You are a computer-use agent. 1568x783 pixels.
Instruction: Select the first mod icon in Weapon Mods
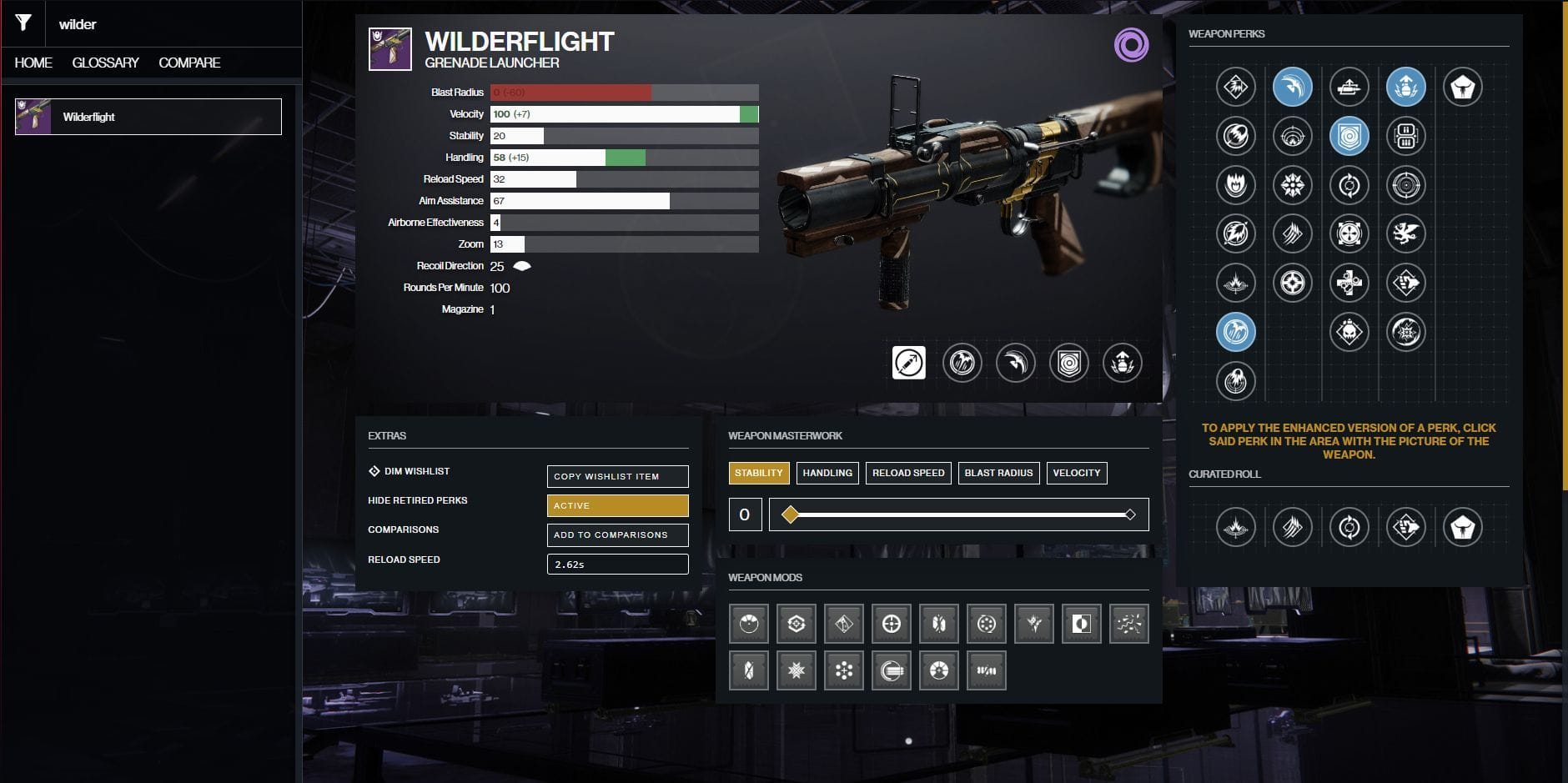[x=749, y=623]
